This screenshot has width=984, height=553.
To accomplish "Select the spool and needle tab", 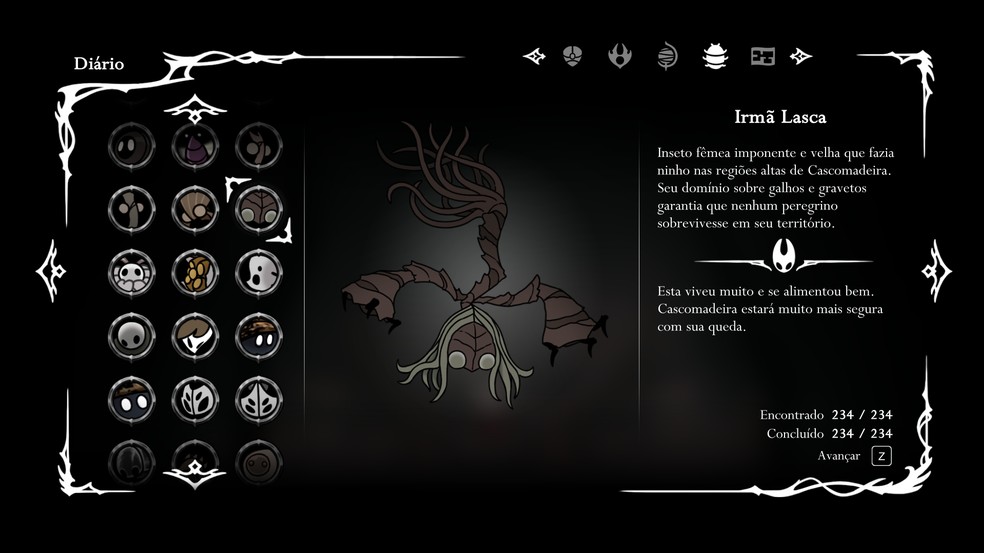I will point(667,56).
